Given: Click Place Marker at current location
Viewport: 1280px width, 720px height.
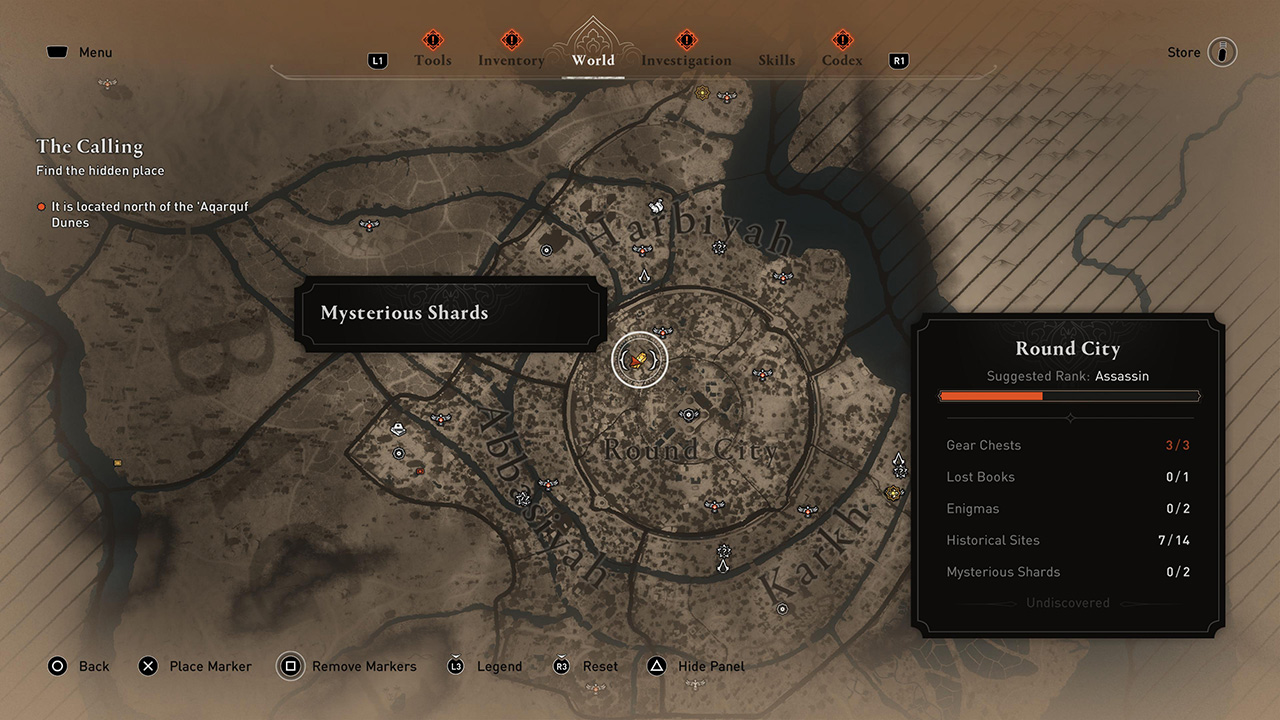Looking at the screenshot, I should (148, 666).
